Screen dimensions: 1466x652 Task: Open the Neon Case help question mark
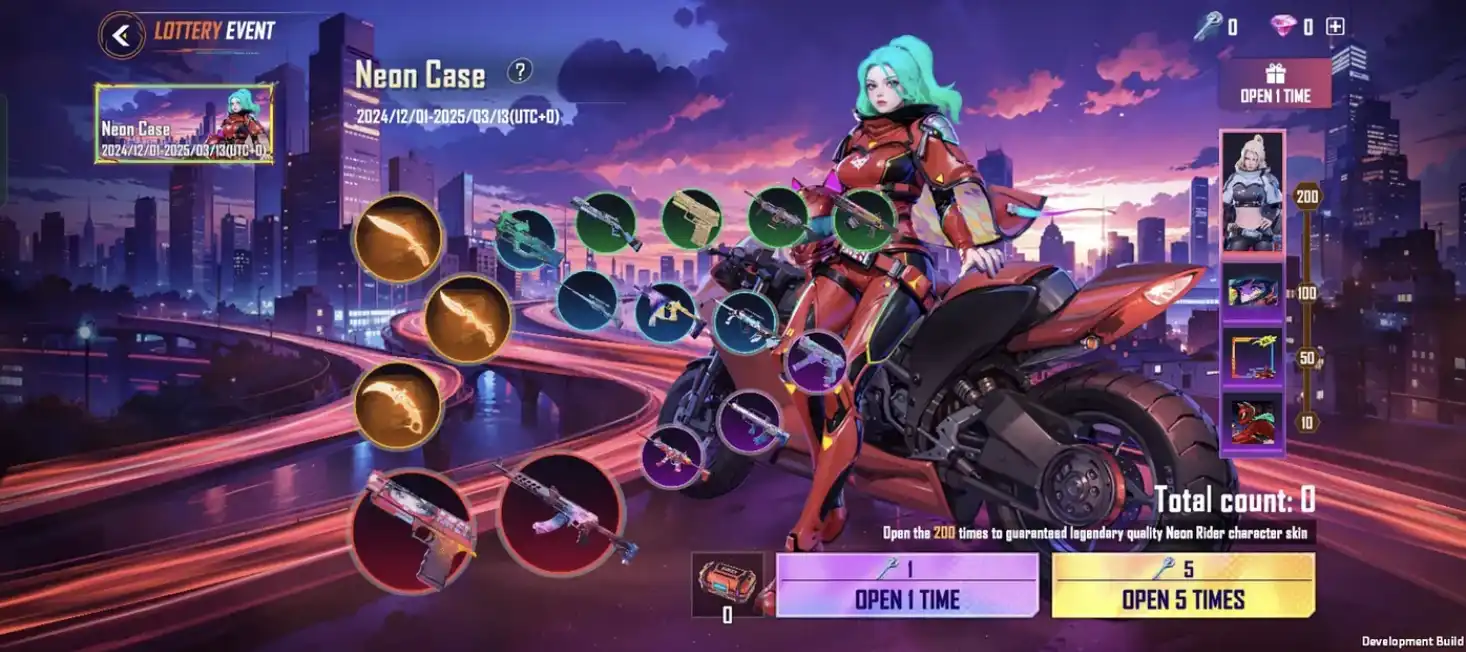[x=519, y=71]
